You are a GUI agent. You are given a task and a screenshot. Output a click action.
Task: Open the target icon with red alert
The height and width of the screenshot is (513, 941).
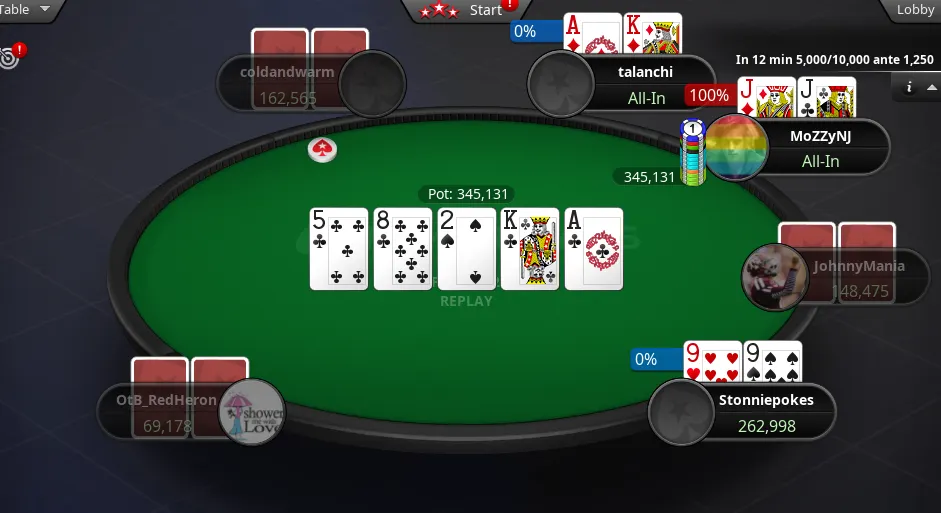coord(10,56)
